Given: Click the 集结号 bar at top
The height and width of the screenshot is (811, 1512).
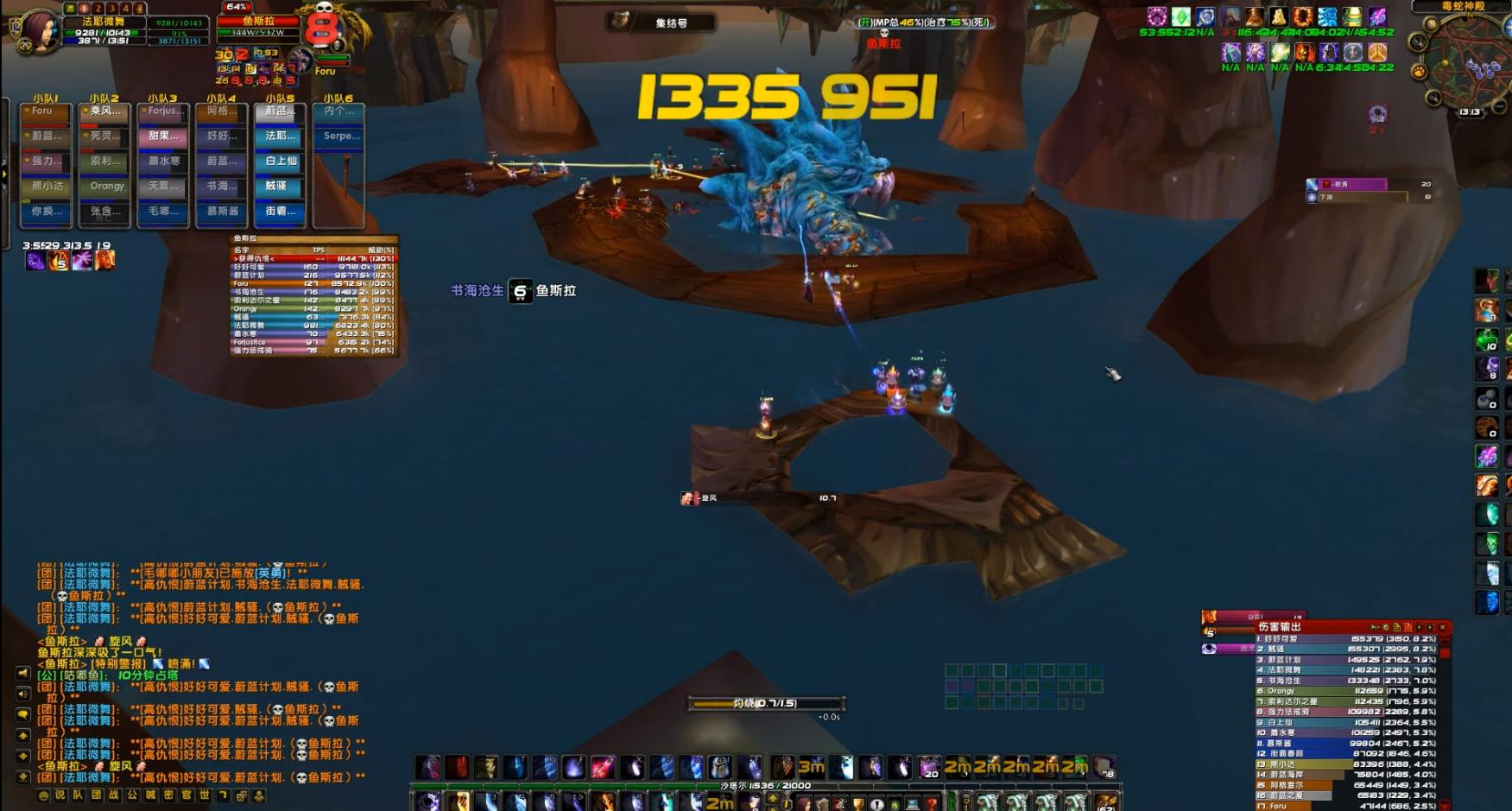Looking at the screenshot, I should click(671, 23).
